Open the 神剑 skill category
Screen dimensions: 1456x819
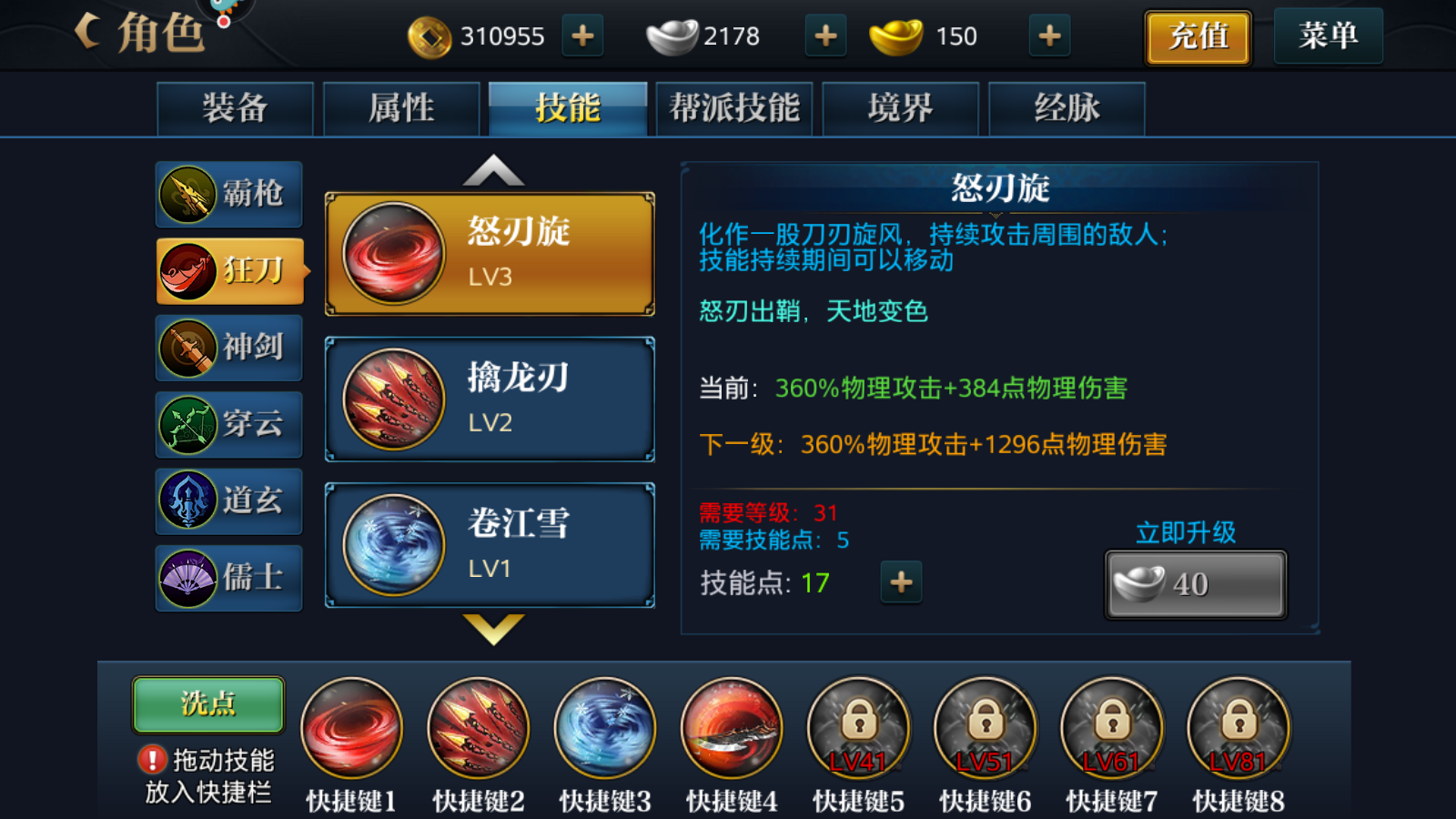point(227,348)
